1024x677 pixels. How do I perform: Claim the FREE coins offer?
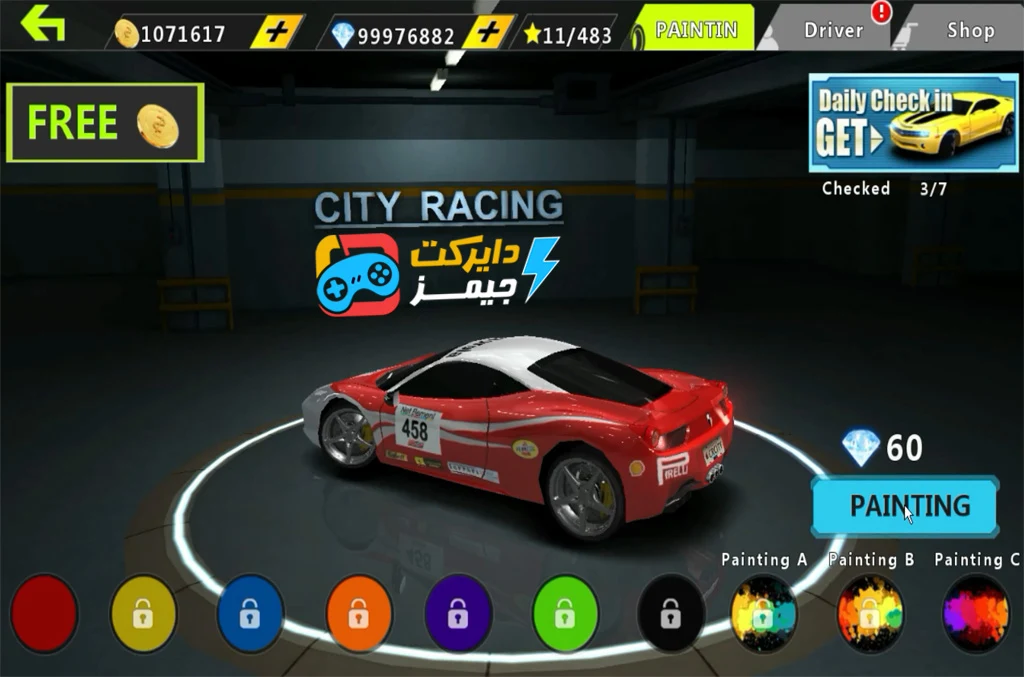point(105,123)
